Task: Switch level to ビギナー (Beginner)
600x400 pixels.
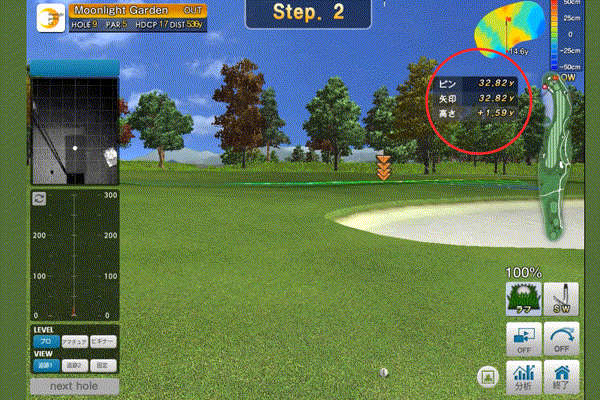Action: tap(104, 341)
